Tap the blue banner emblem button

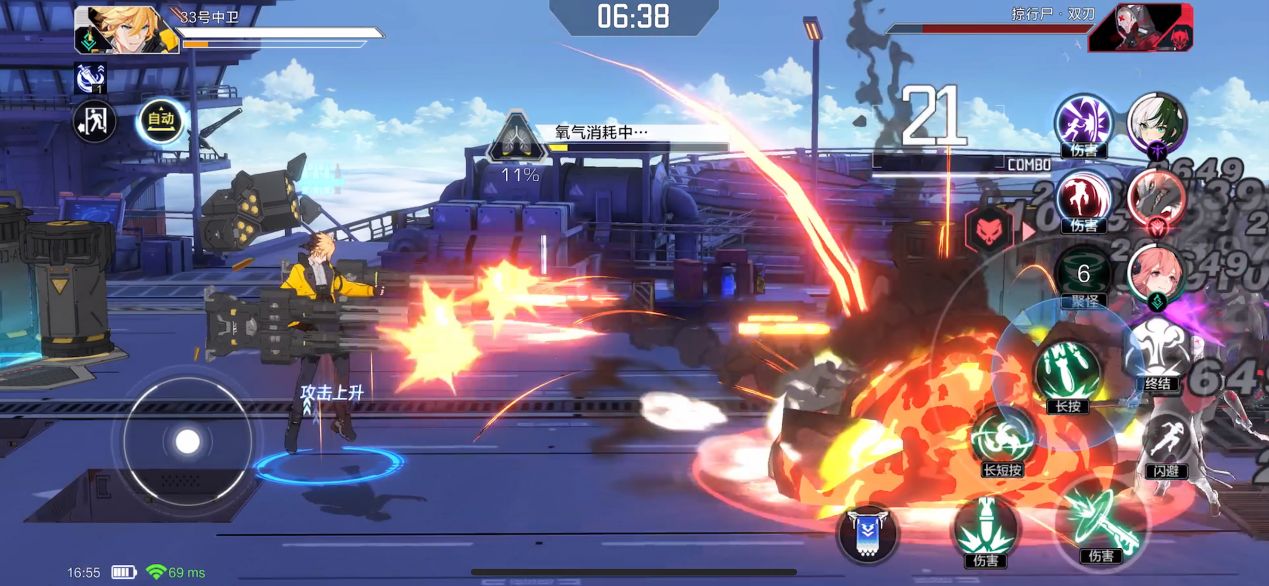coord(867,532)
